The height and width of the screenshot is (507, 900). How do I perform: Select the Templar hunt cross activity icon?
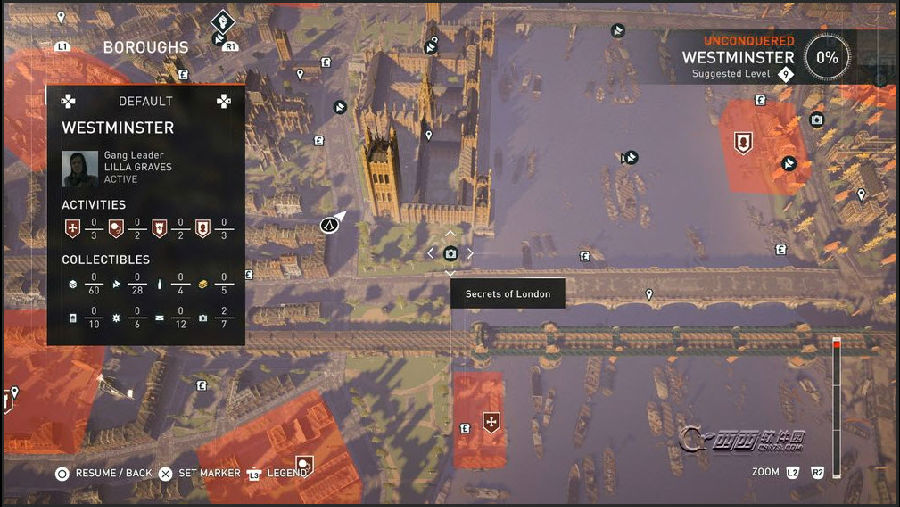(71, 228)
